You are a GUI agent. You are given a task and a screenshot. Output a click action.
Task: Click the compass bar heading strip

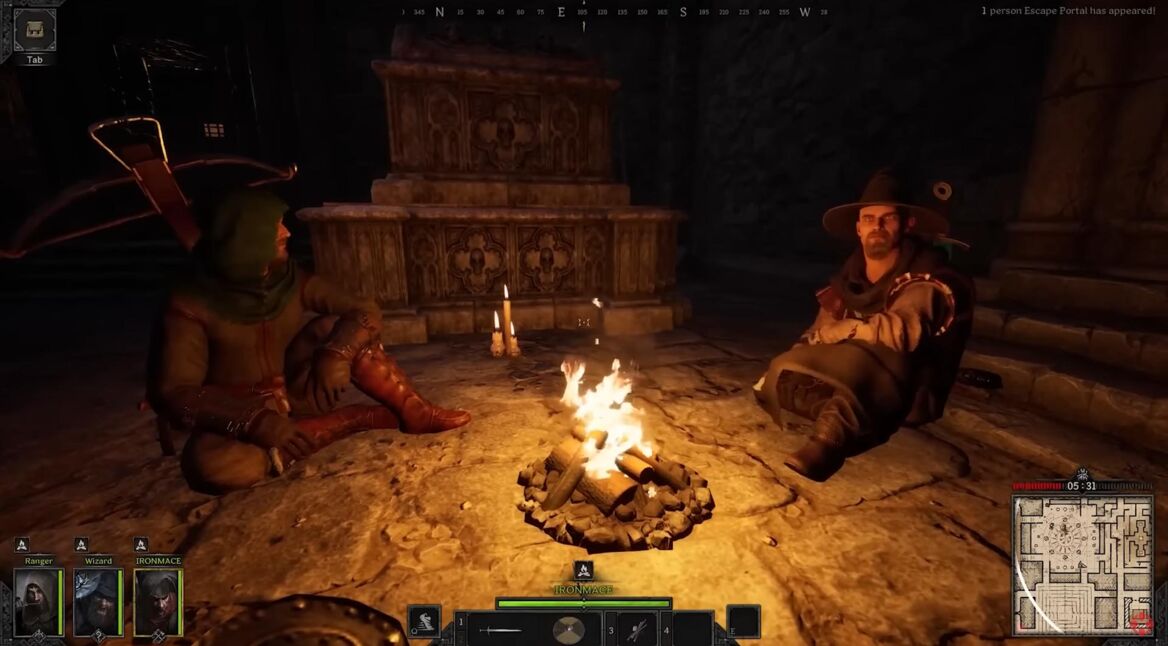tap(613, 12)
